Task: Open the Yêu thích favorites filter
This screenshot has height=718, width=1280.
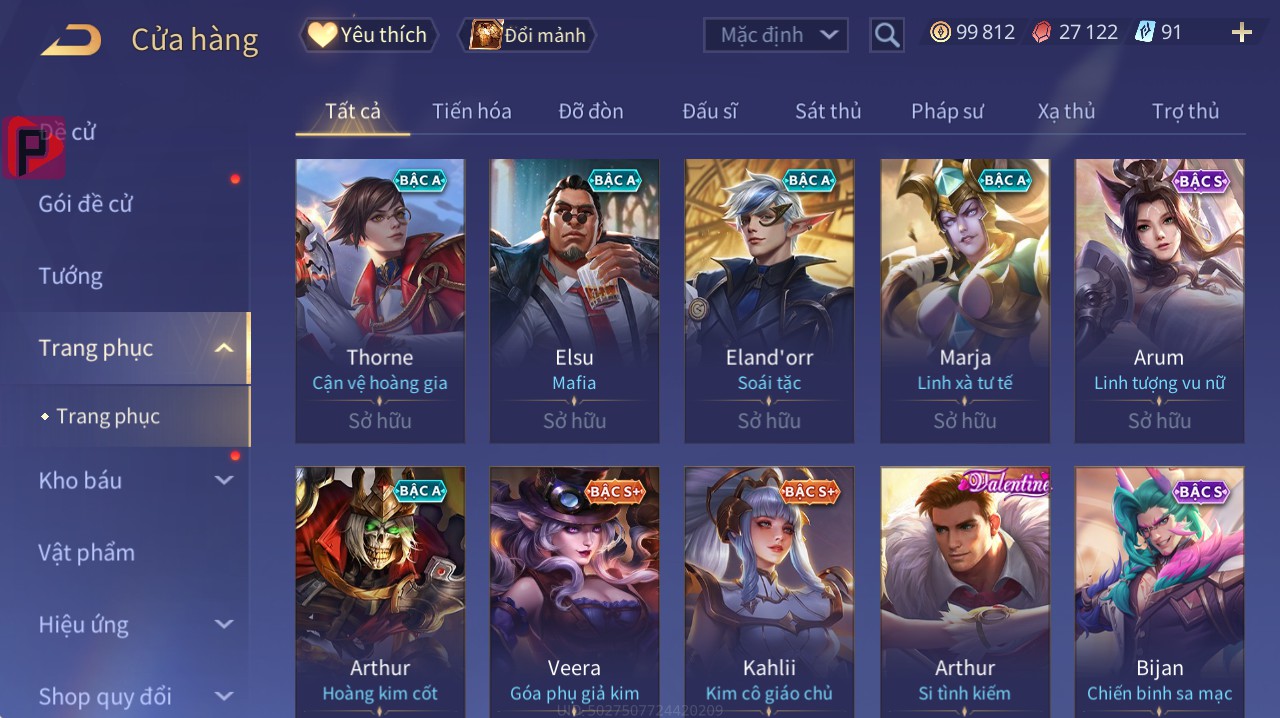Action: 369,35
